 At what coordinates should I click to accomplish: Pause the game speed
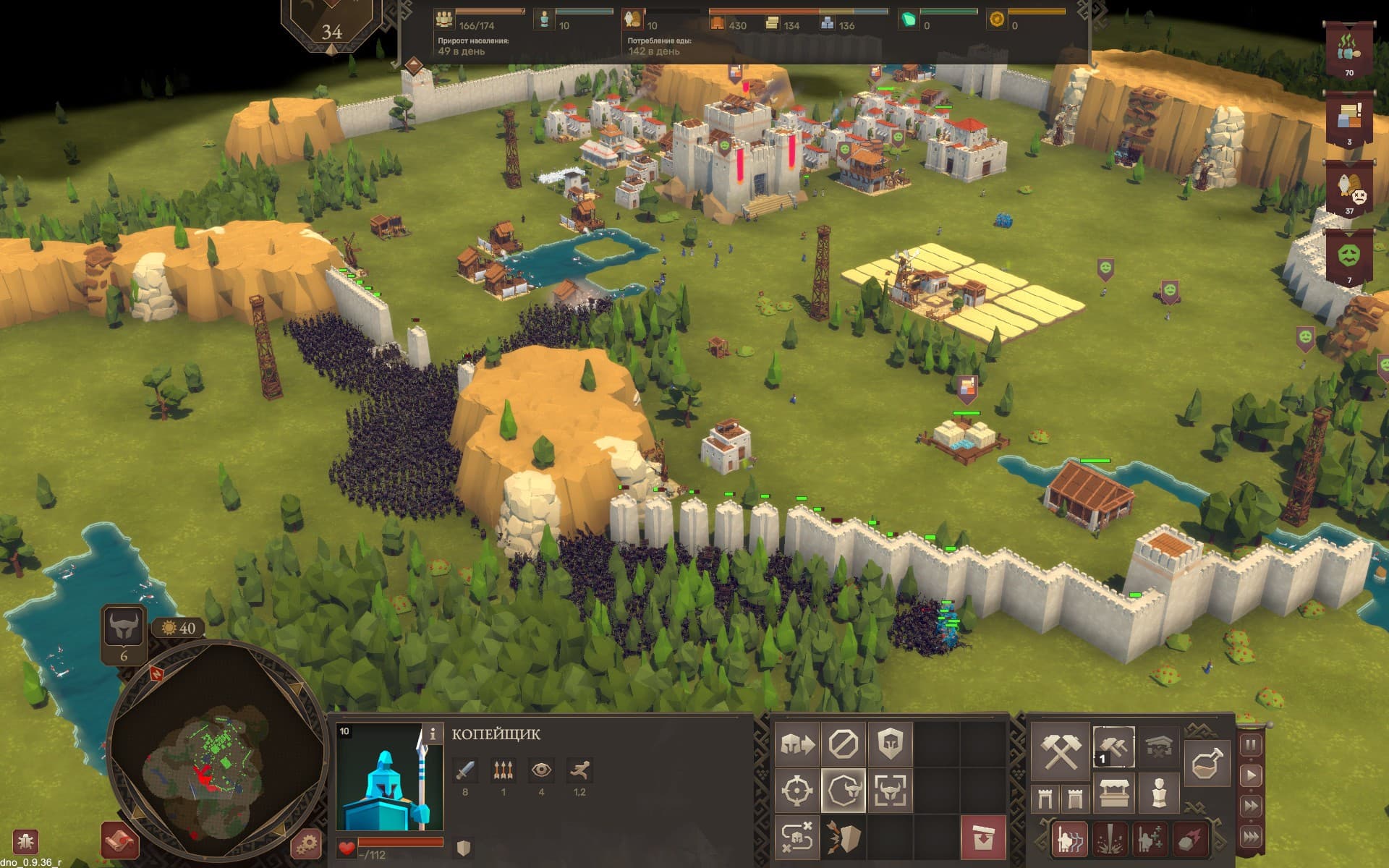(1251, 745)
